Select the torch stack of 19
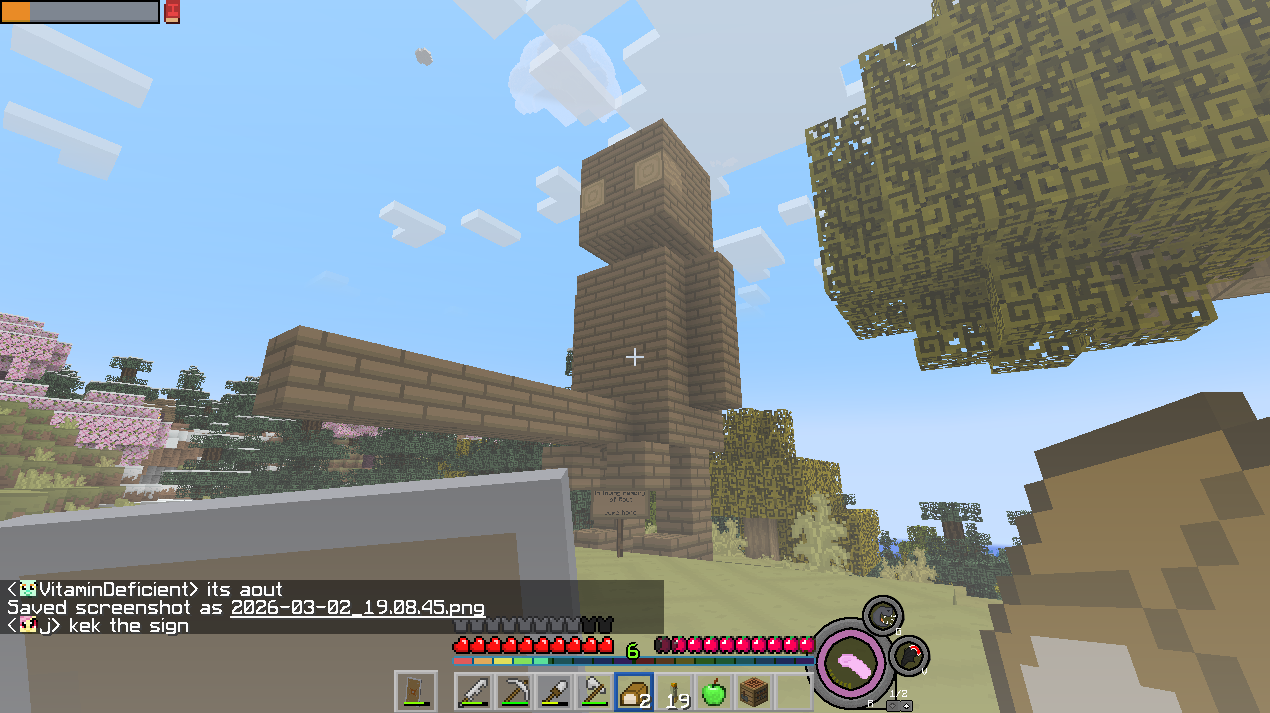The width and height of the screenshot is (1270, 713). click(x=673, y=692)
